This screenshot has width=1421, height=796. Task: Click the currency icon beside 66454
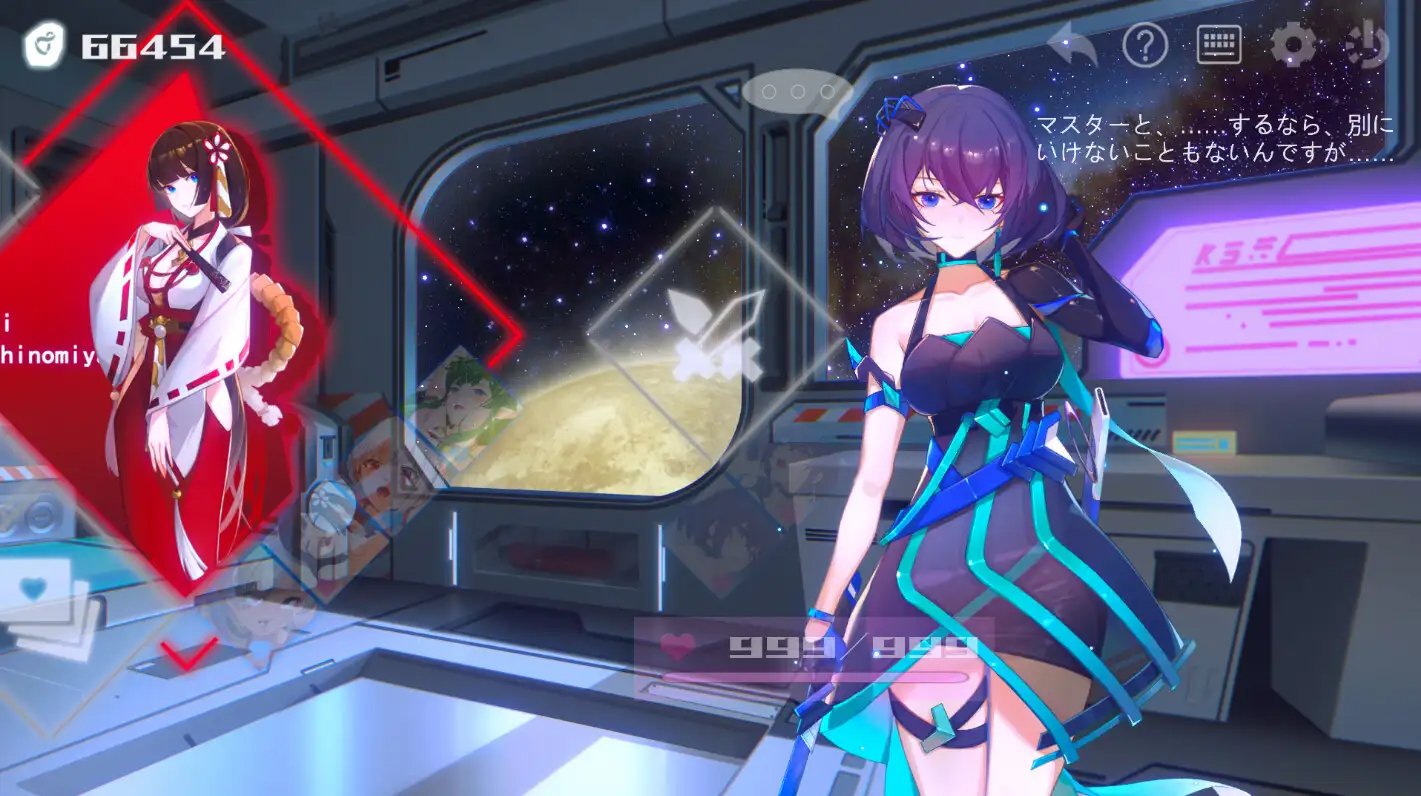pos(44,46)
